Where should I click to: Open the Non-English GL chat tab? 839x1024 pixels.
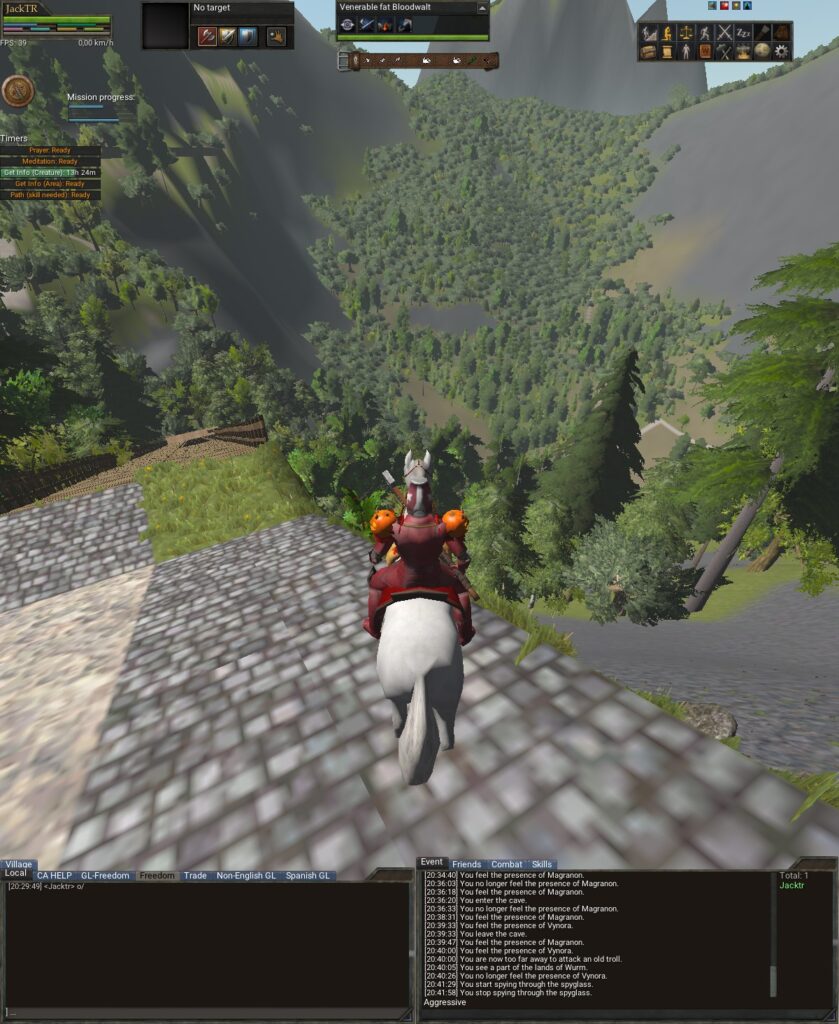click(246, 876)
